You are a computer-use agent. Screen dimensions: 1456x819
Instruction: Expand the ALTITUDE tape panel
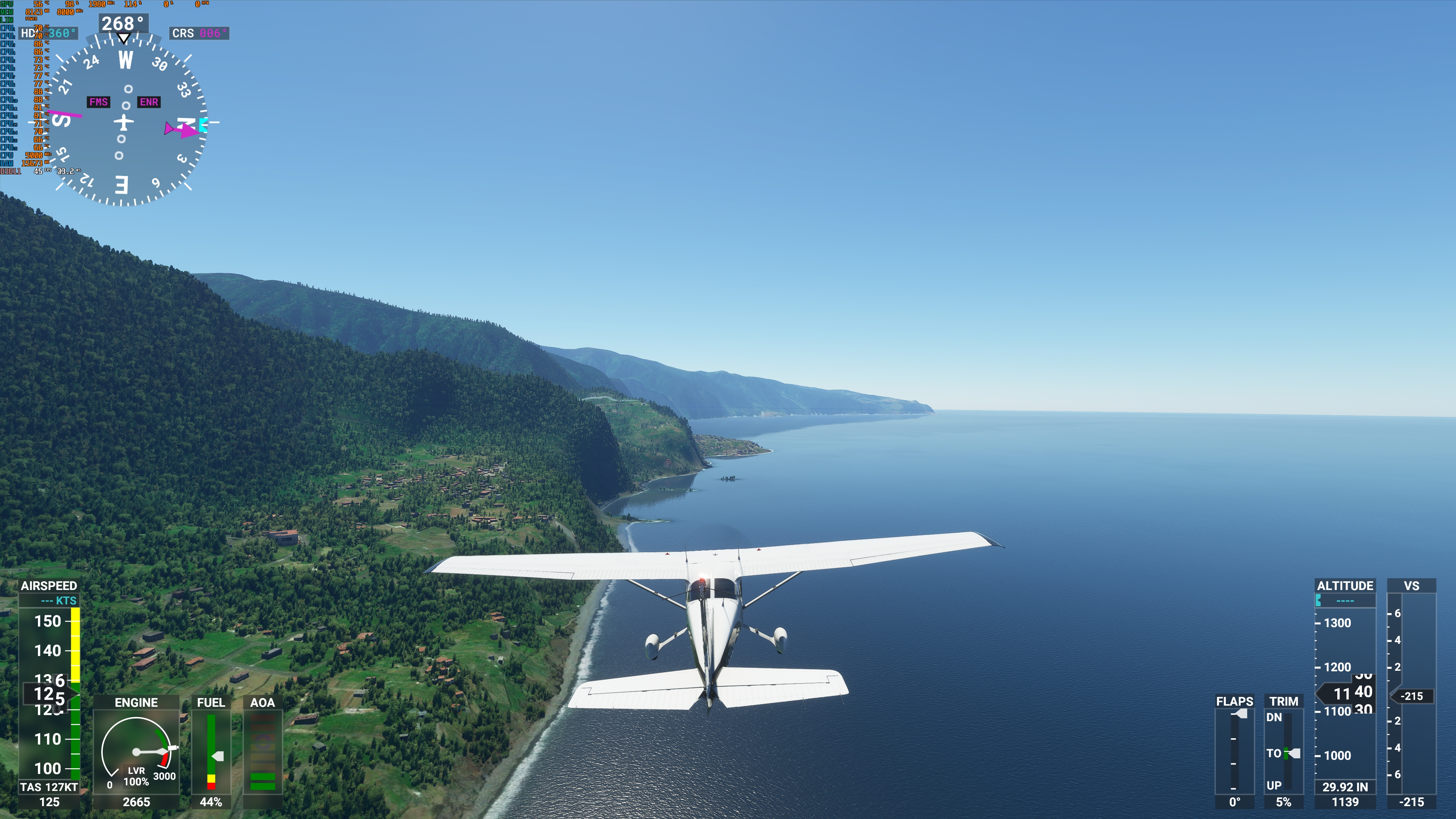pyautogui.click(x=1345, y=586)
